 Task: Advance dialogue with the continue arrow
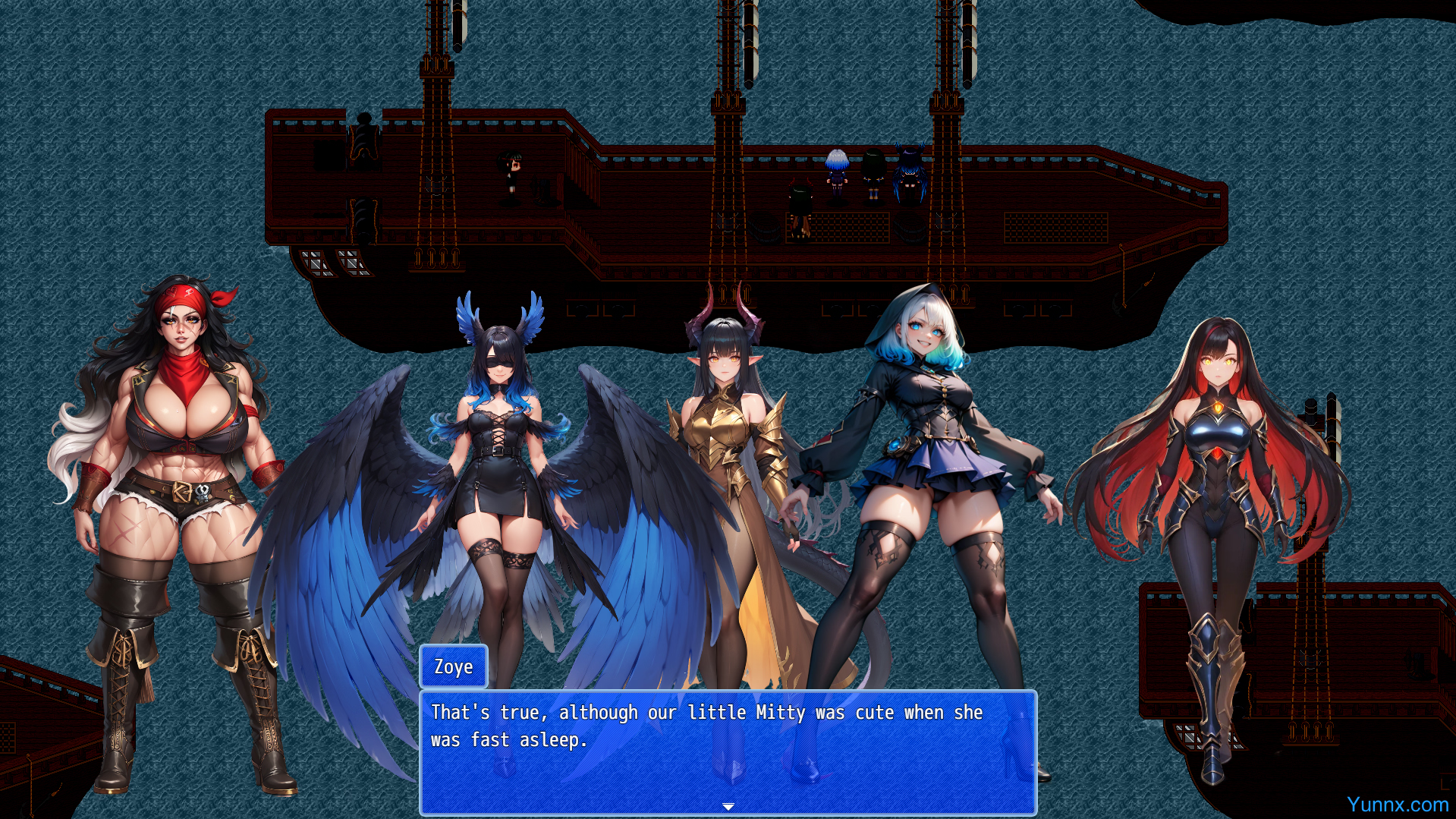coord(728,806)
